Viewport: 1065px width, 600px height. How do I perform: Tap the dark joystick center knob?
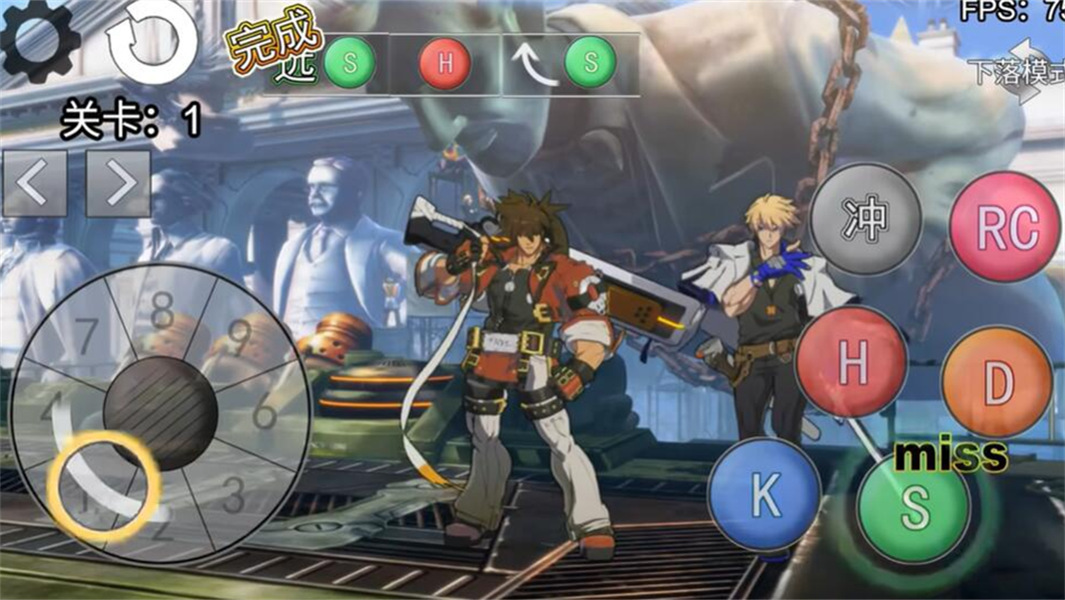[x=160, y=414]
